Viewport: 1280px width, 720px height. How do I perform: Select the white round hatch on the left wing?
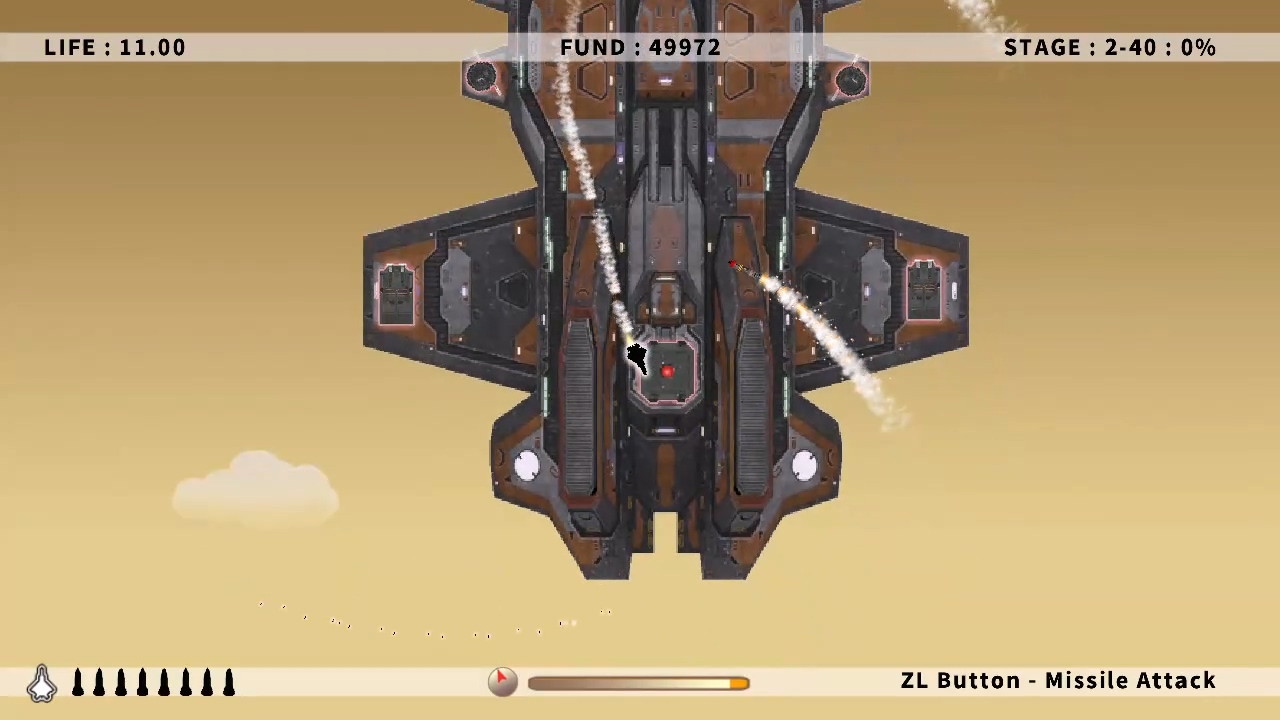(527, 463)
